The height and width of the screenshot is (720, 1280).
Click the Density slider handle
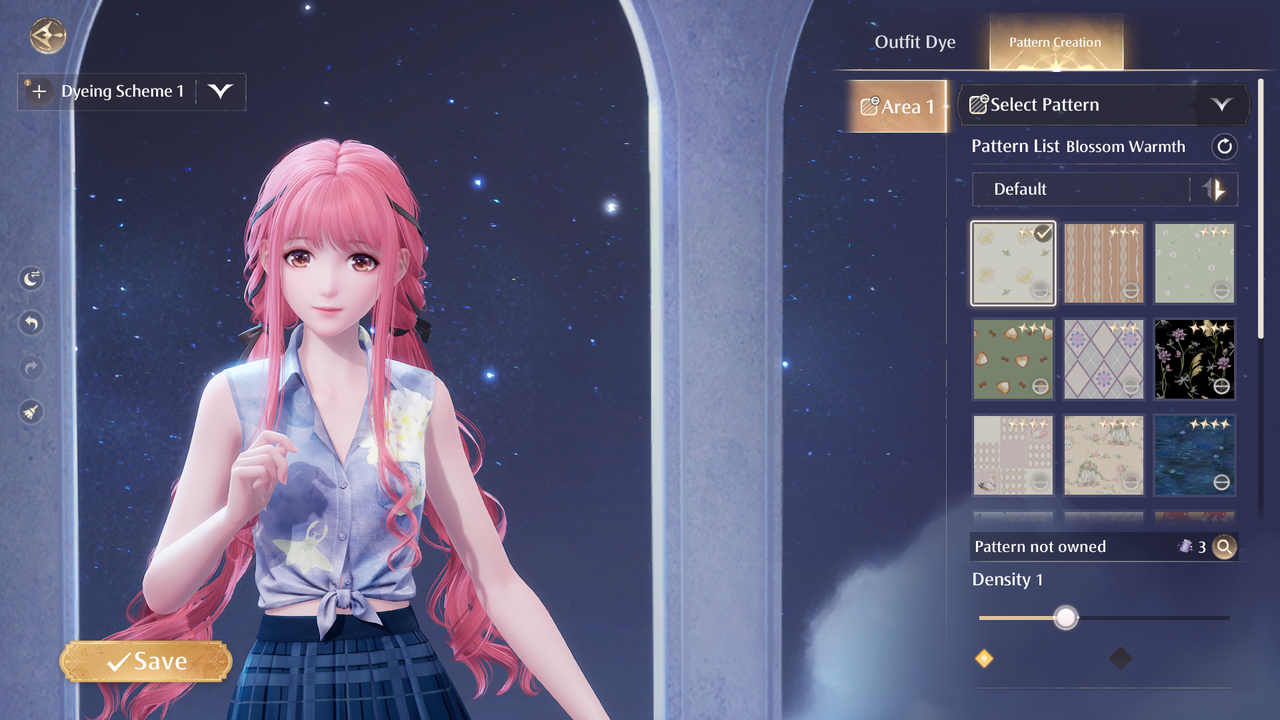click(x=1066, y=617)
